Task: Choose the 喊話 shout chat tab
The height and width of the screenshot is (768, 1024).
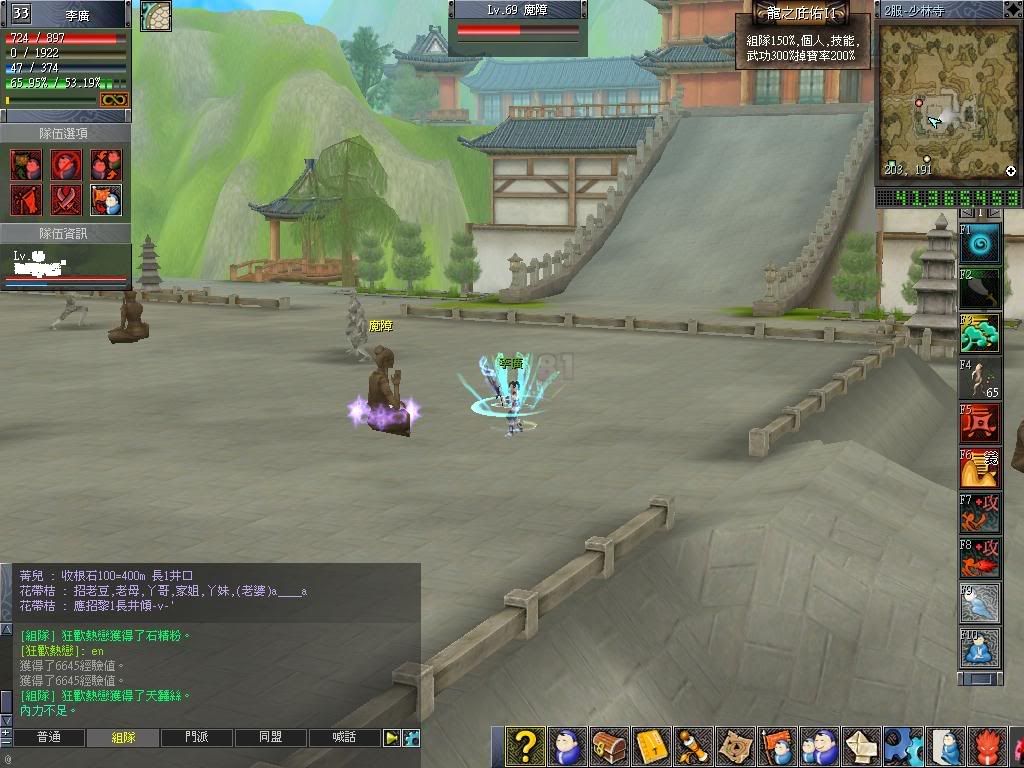Action: tap(344, 738)
